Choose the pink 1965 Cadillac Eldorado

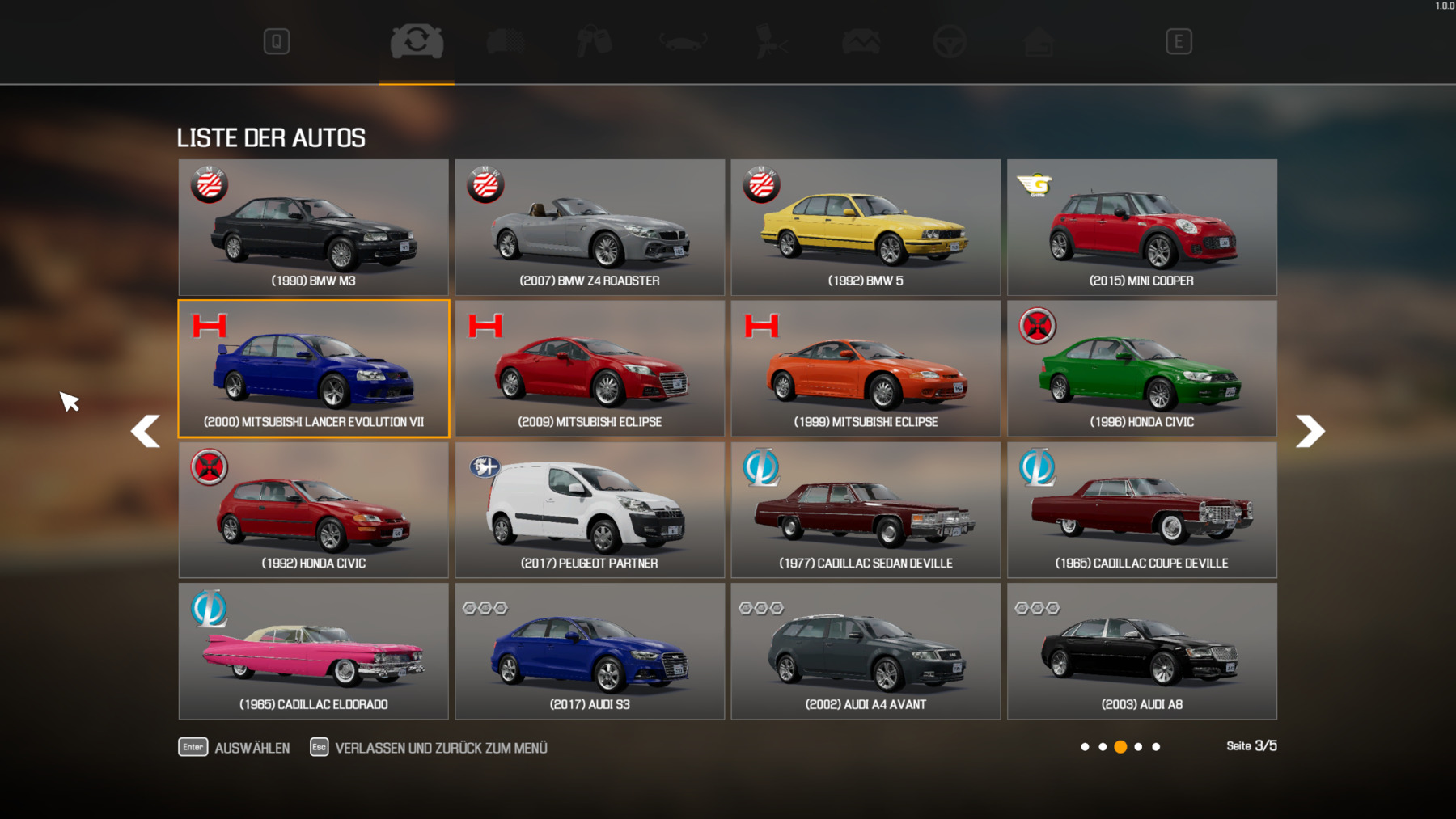tap(313, 651)
